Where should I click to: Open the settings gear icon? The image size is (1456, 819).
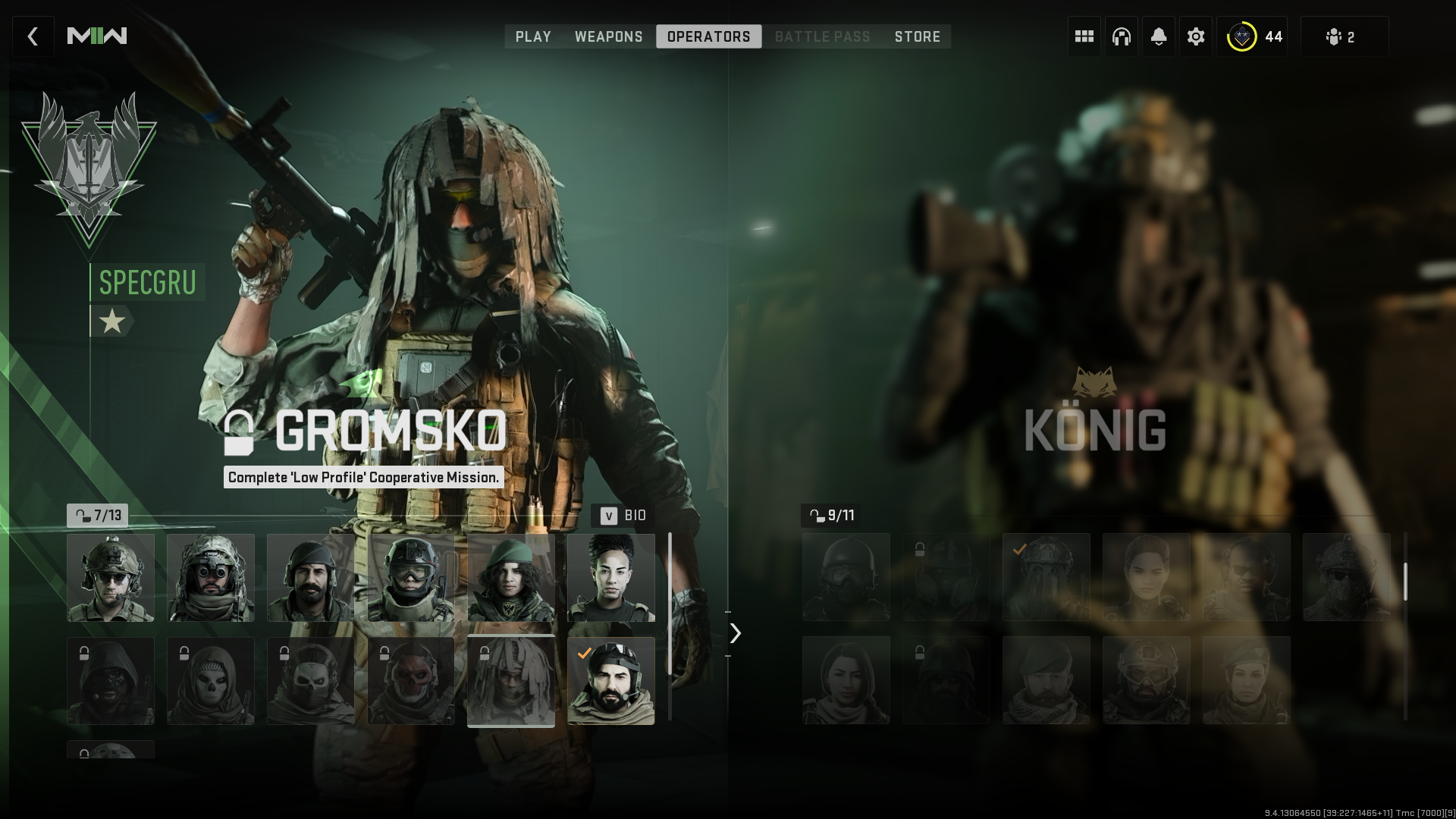click(1195, 36)
